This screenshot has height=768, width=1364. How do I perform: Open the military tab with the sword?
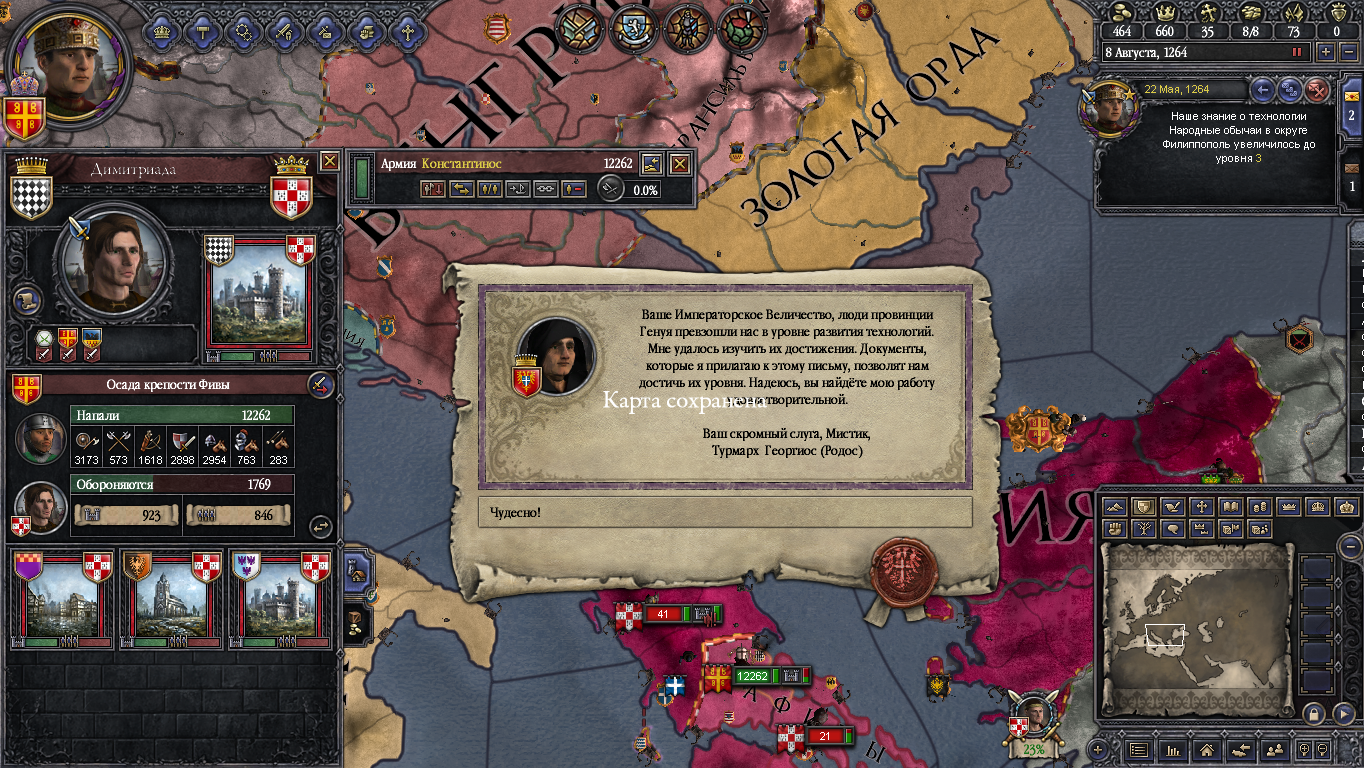[284, 31]
